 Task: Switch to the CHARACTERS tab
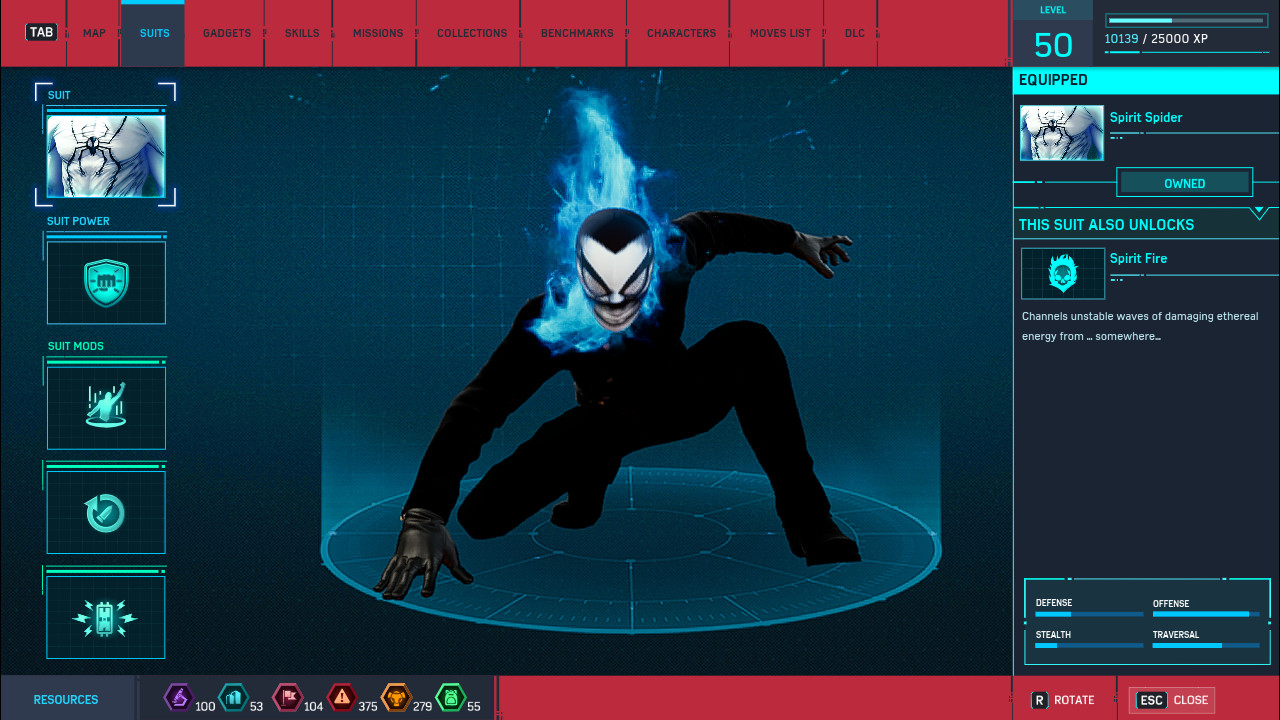681,33
